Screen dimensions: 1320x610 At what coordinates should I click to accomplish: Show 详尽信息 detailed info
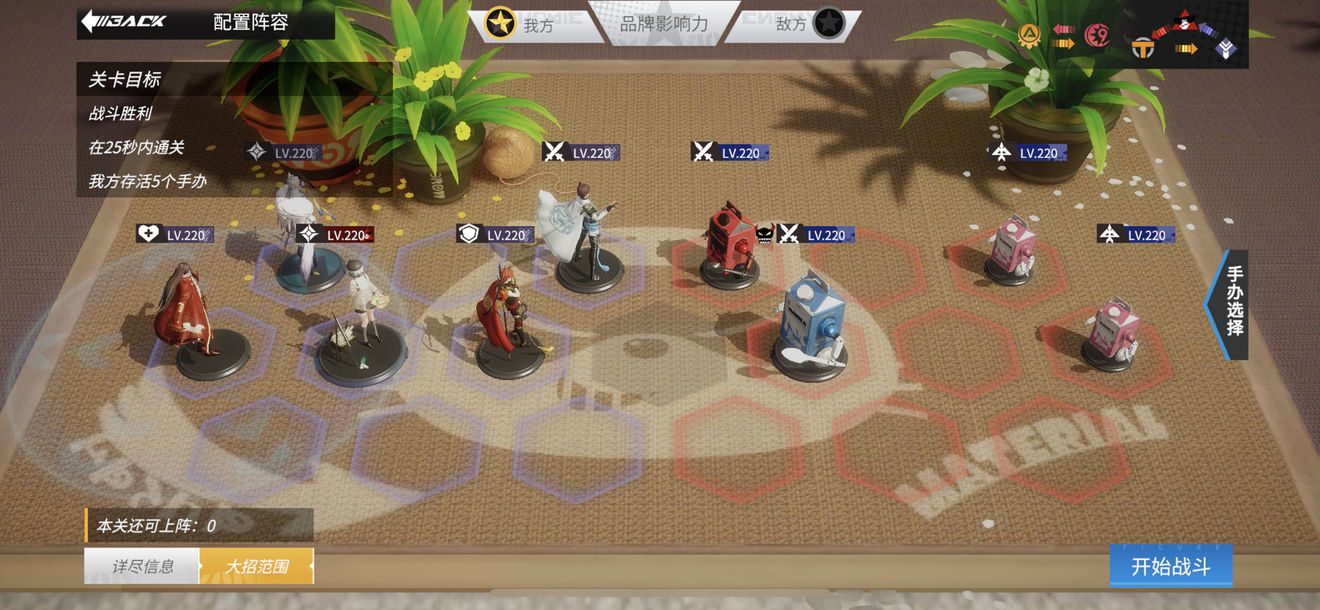tap(142, 566)
